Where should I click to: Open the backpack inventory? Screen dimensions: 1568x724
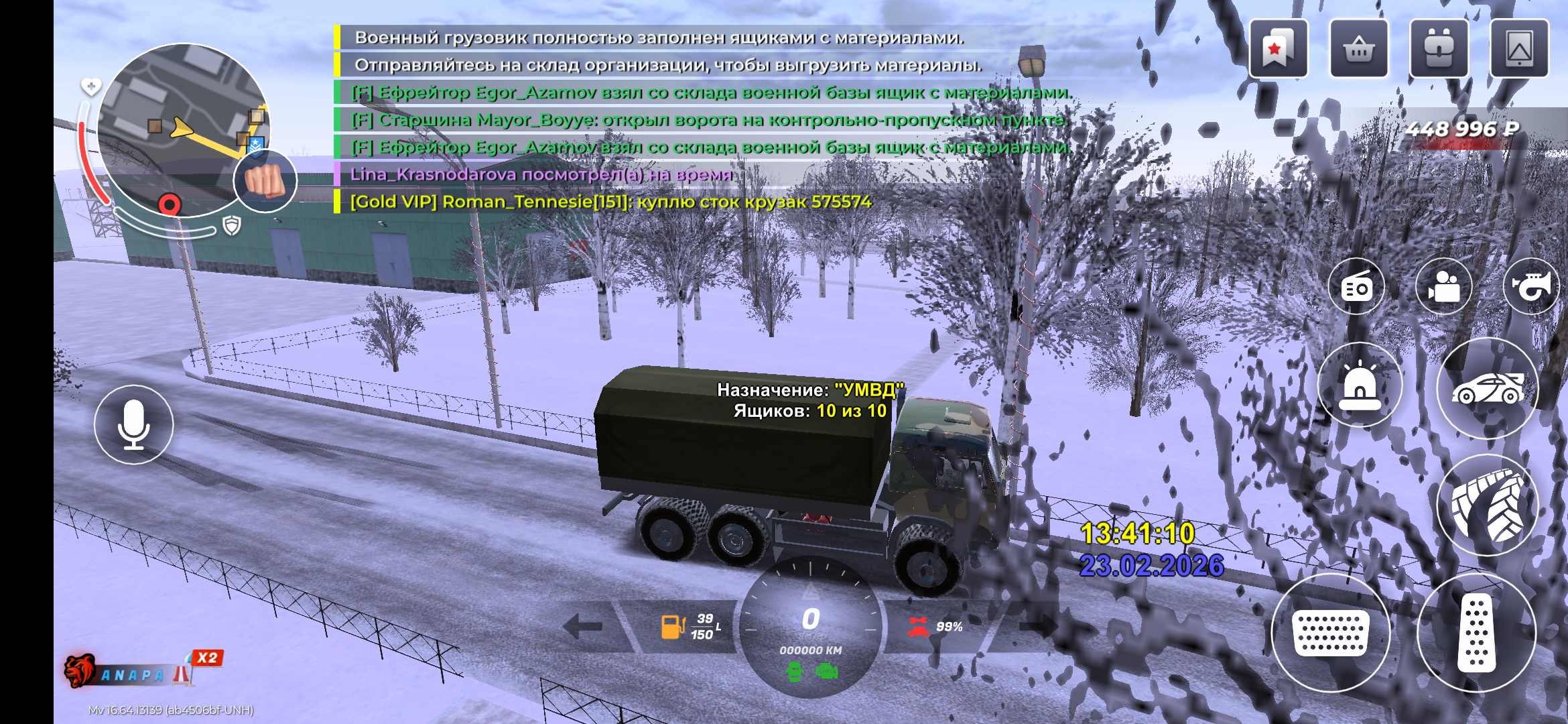[1439, 49]
